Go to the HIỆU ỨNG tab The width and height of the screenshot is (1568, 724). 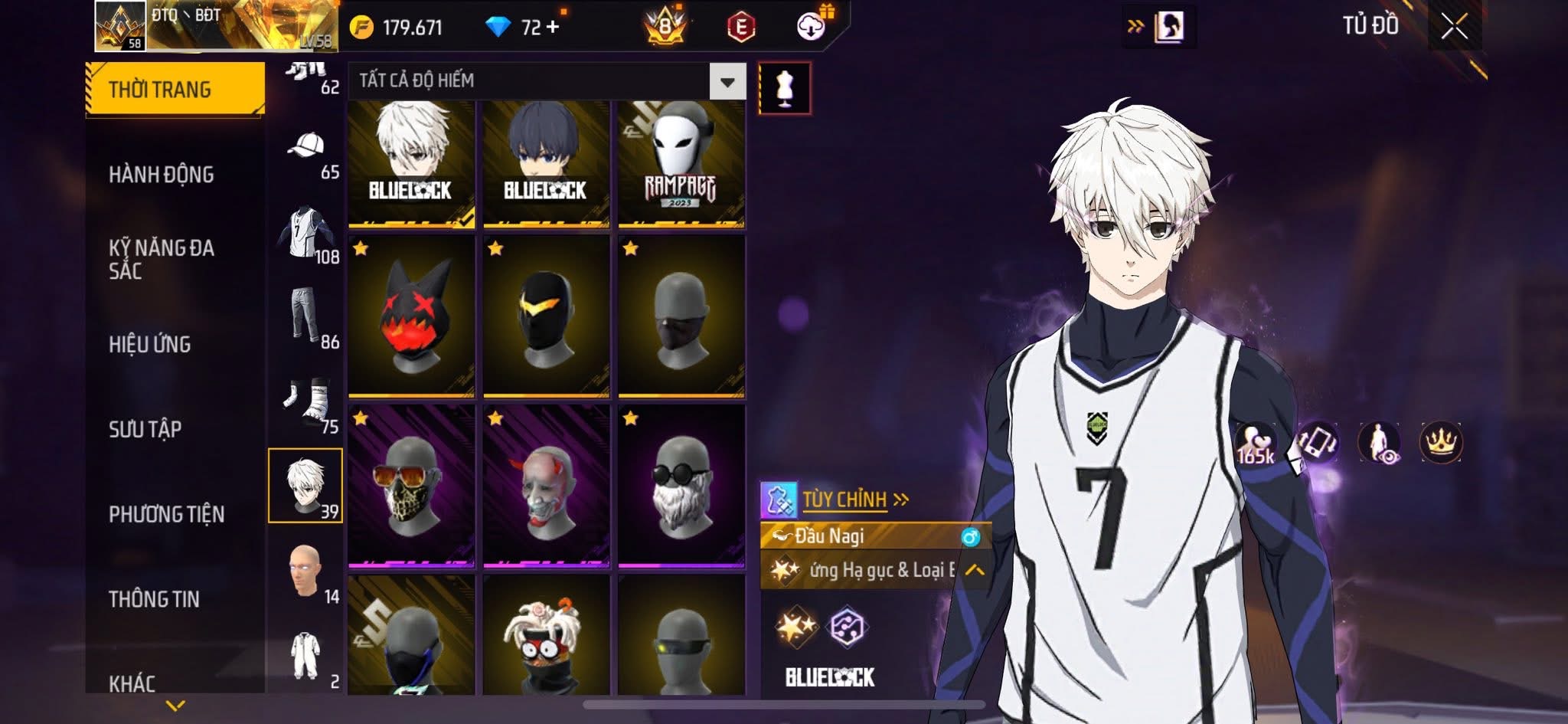coord(150,345)
